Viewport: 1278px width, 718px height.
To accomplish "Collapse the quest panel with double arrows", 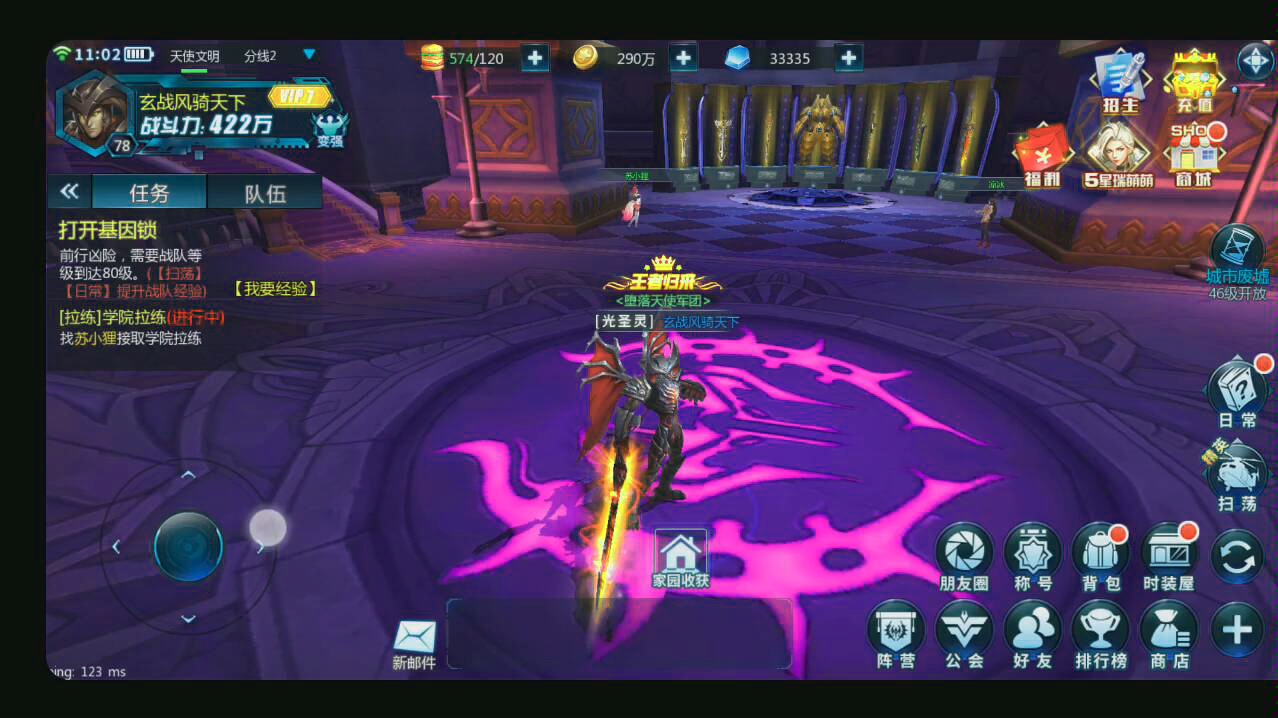I will tap(69, 192).
